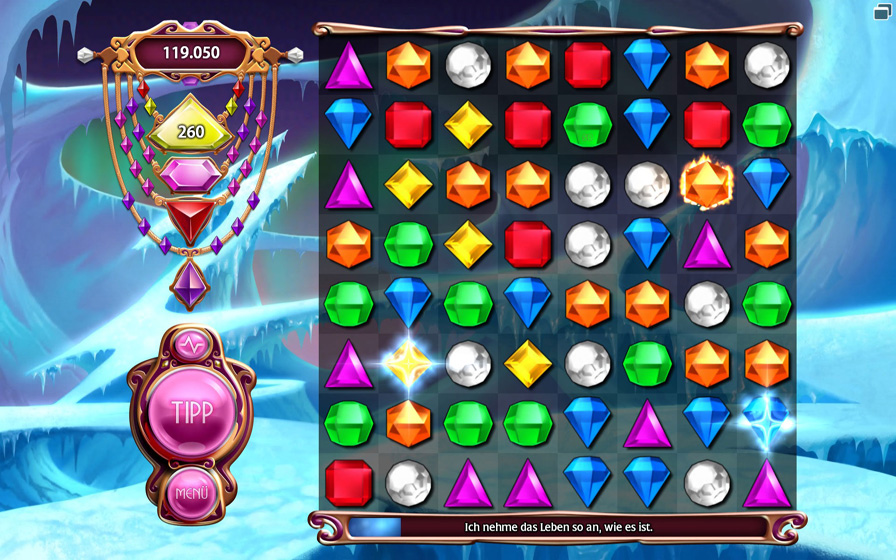Click the pink TIPP hint button
Image resolution: width=896 pixels, height=560 pixels.
point(190,414)
